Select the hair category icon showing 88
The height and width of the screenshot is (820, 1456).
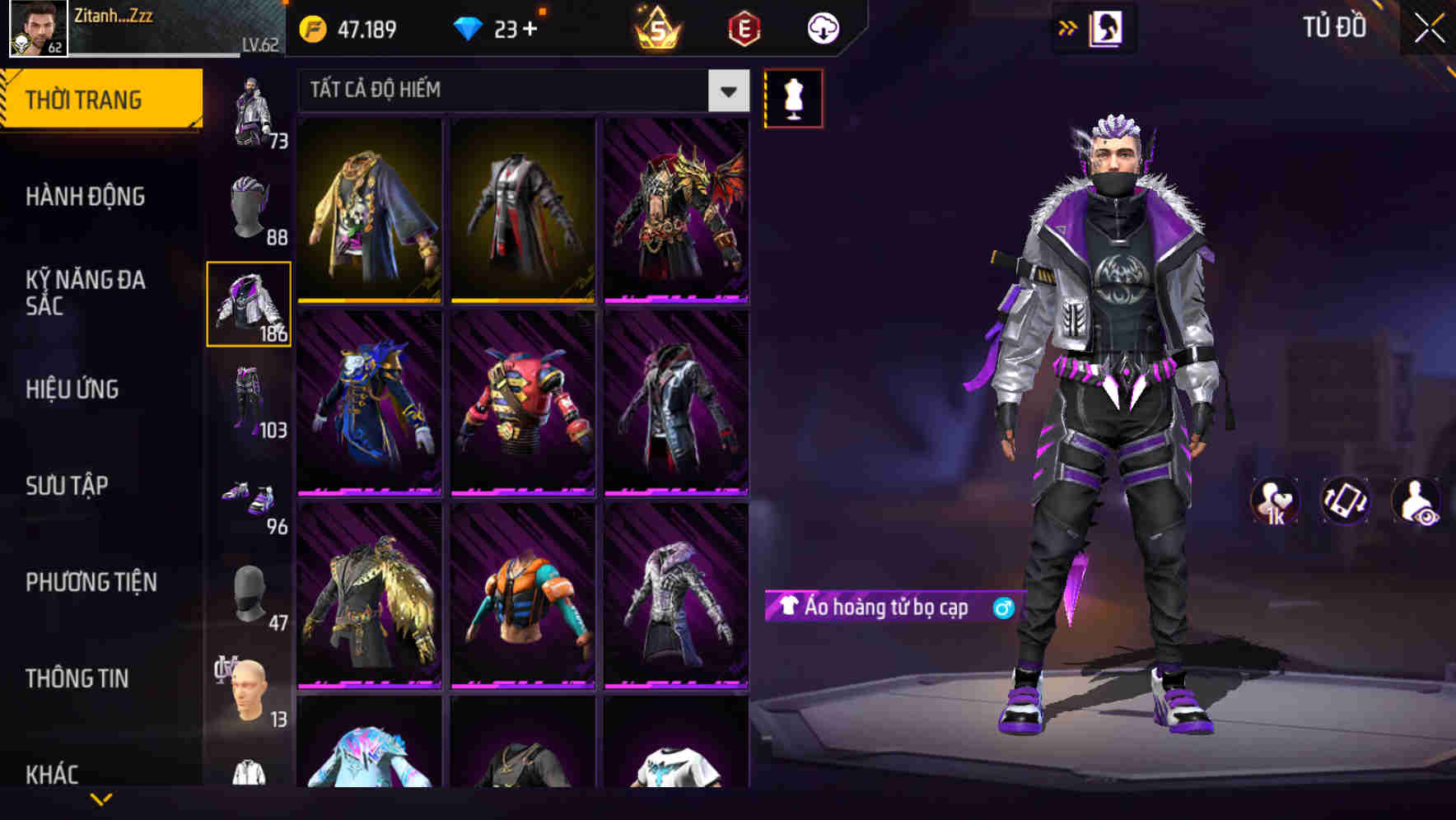[x=250, y=206]
